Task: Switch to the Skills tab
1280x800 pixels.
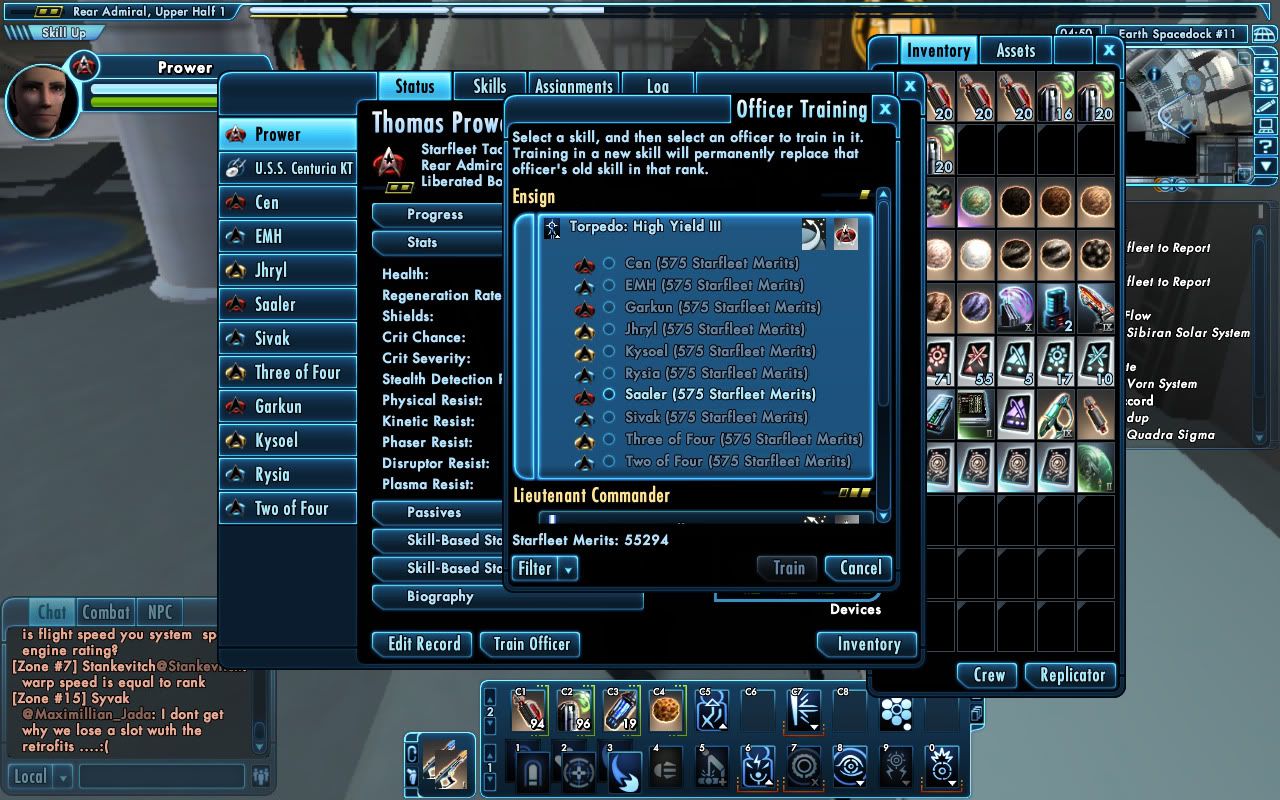Action: pyautogui.click(x=489, y=86)
